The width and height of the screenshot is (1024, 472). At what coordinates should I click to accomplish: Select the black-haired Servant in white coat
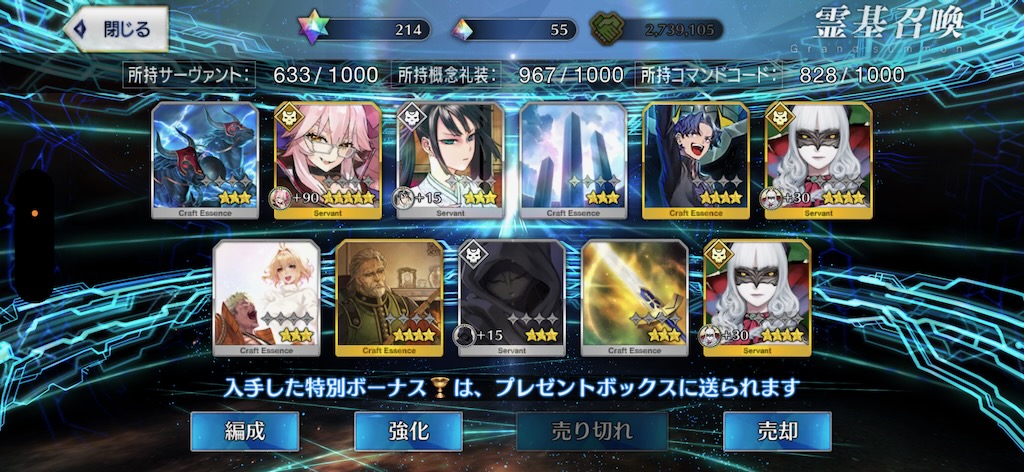(x=450, y=160)
